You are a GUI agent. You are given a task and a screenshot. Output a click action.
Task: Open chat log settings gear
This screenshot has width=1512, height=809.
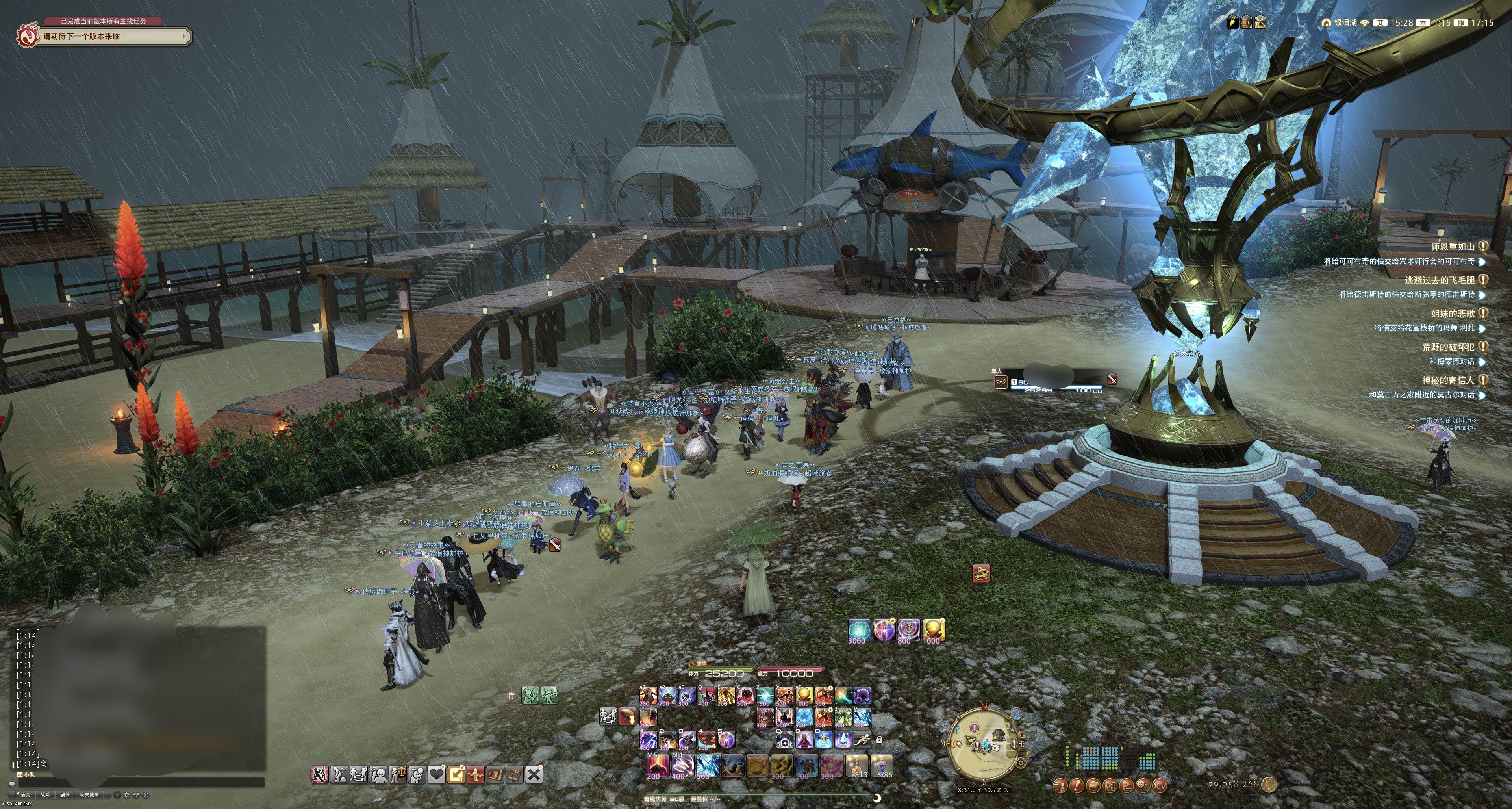tap(126, 795)
